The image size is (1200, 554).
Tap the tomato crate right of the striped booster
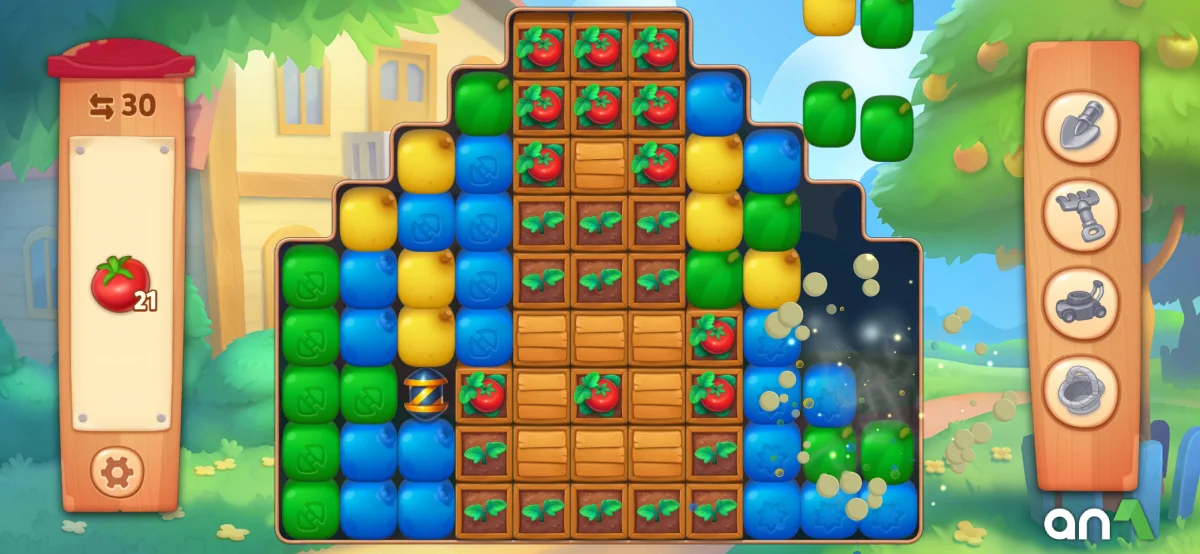(485, 393)
